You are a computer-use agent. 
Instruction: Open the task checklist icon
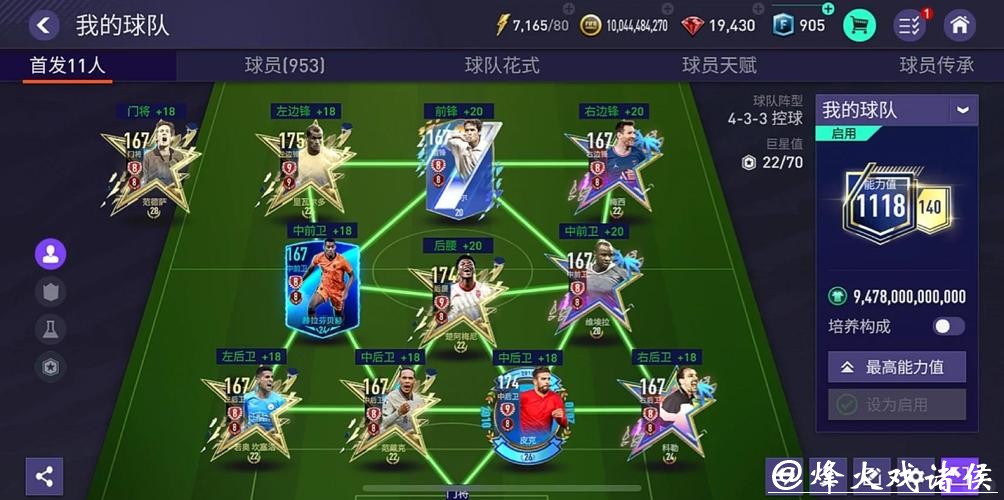click(909, 25)
